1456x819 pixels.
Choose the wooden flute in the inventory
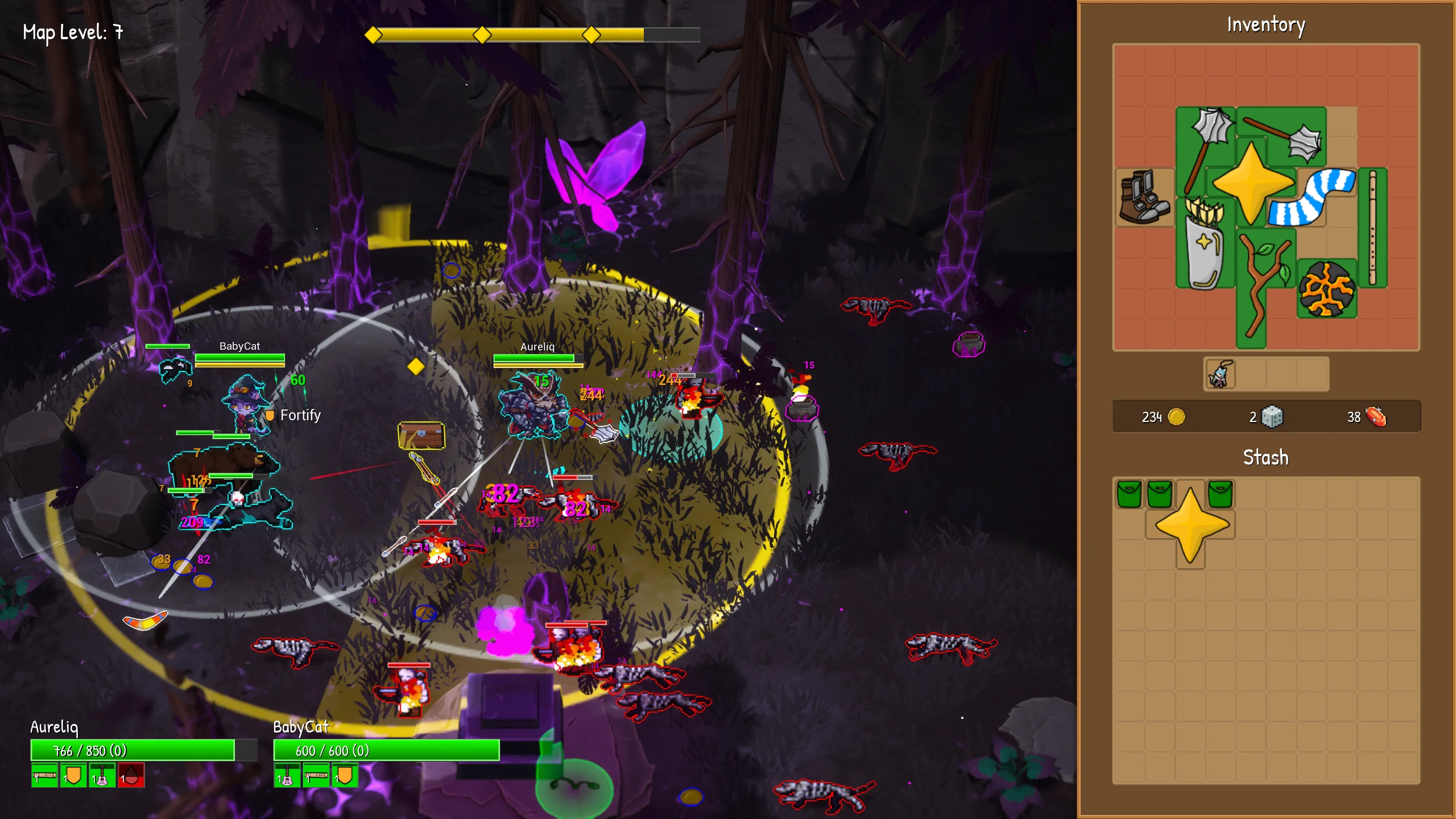pyautogui.click(x=1372, y=227)
